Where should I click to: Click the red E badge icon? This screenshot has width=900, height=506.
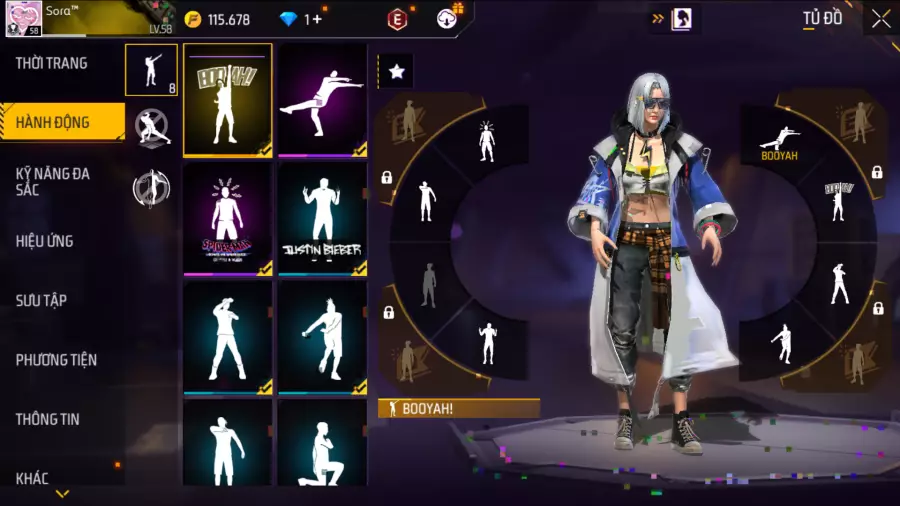pyautogui.click(x=398, y=19)
